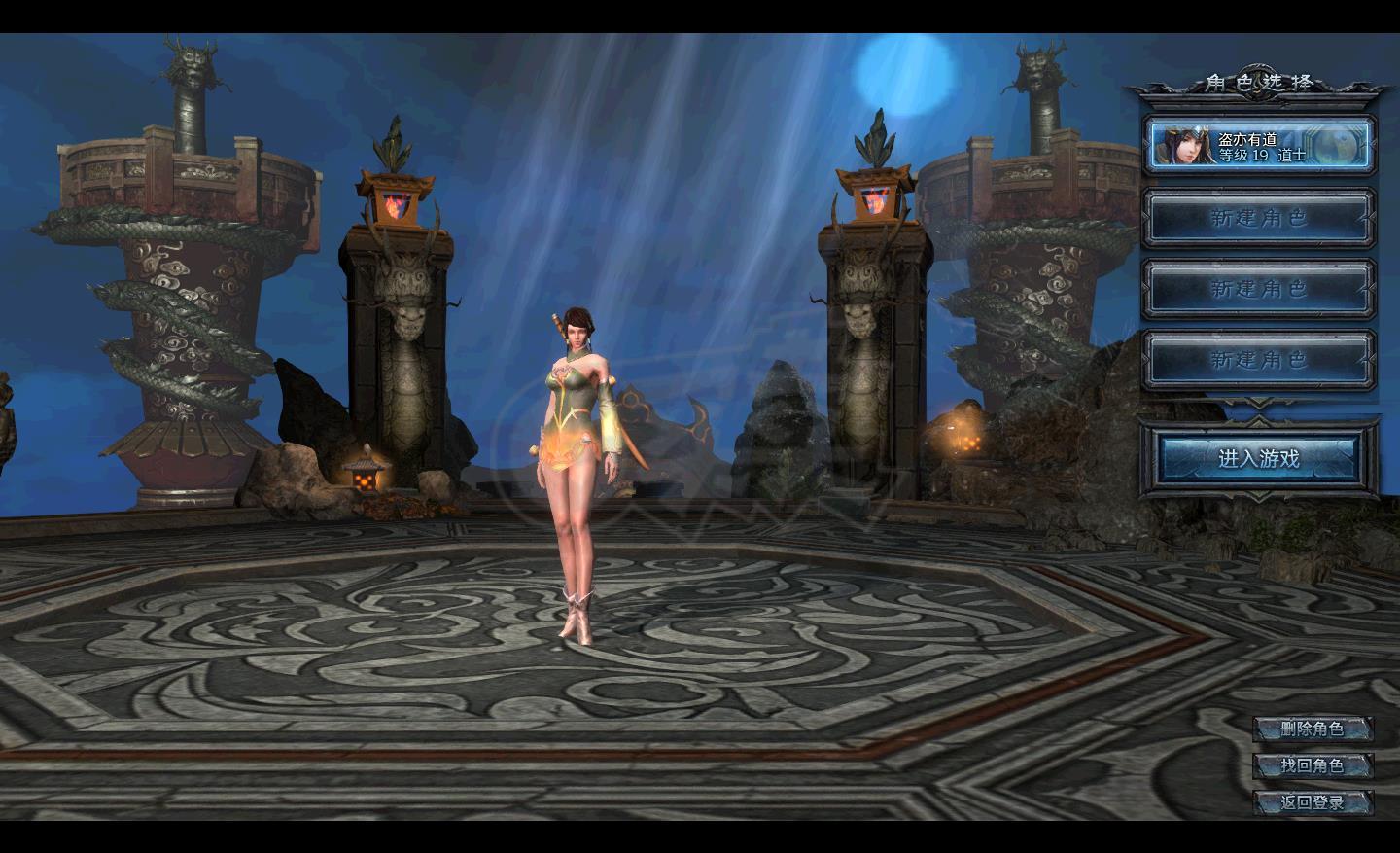Click the 进入游戏 enter game button
1400x853 pixels.
[x=1259, y=458]
